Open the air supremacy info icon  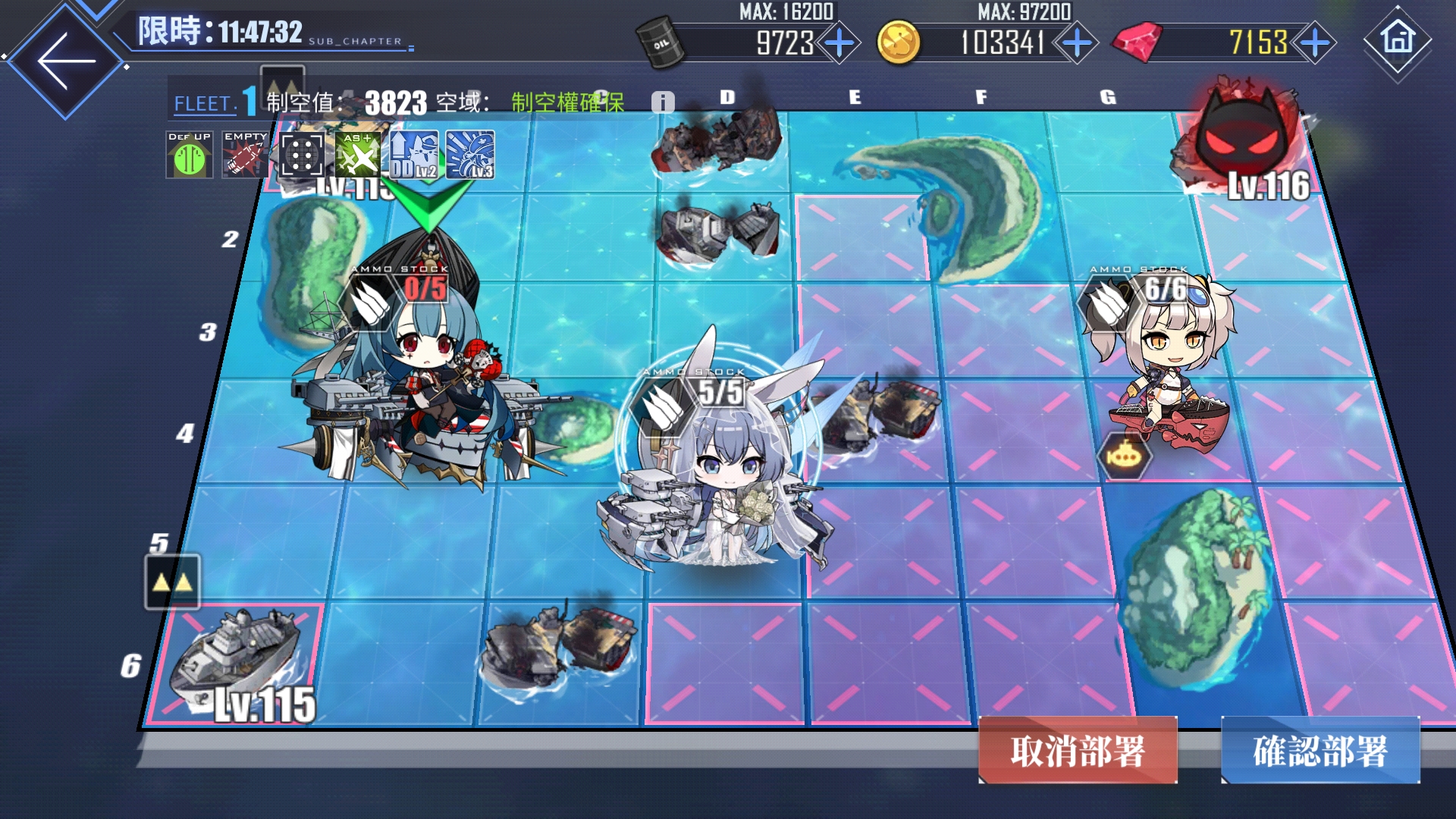point(663,102)
